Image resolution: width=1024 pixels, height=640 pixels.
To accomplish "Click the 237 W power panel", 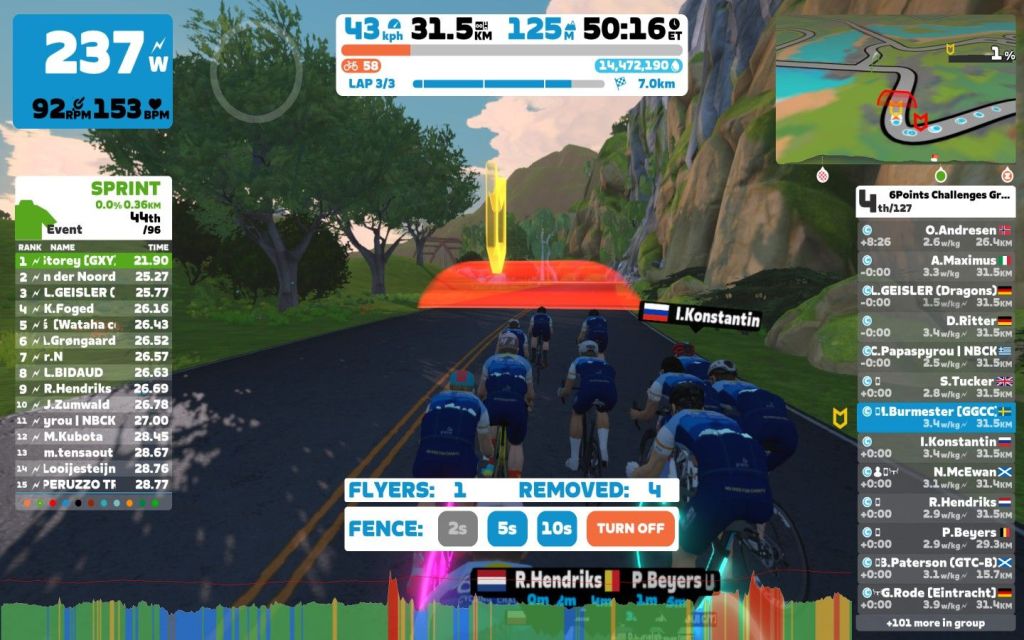I will [93, 70].
